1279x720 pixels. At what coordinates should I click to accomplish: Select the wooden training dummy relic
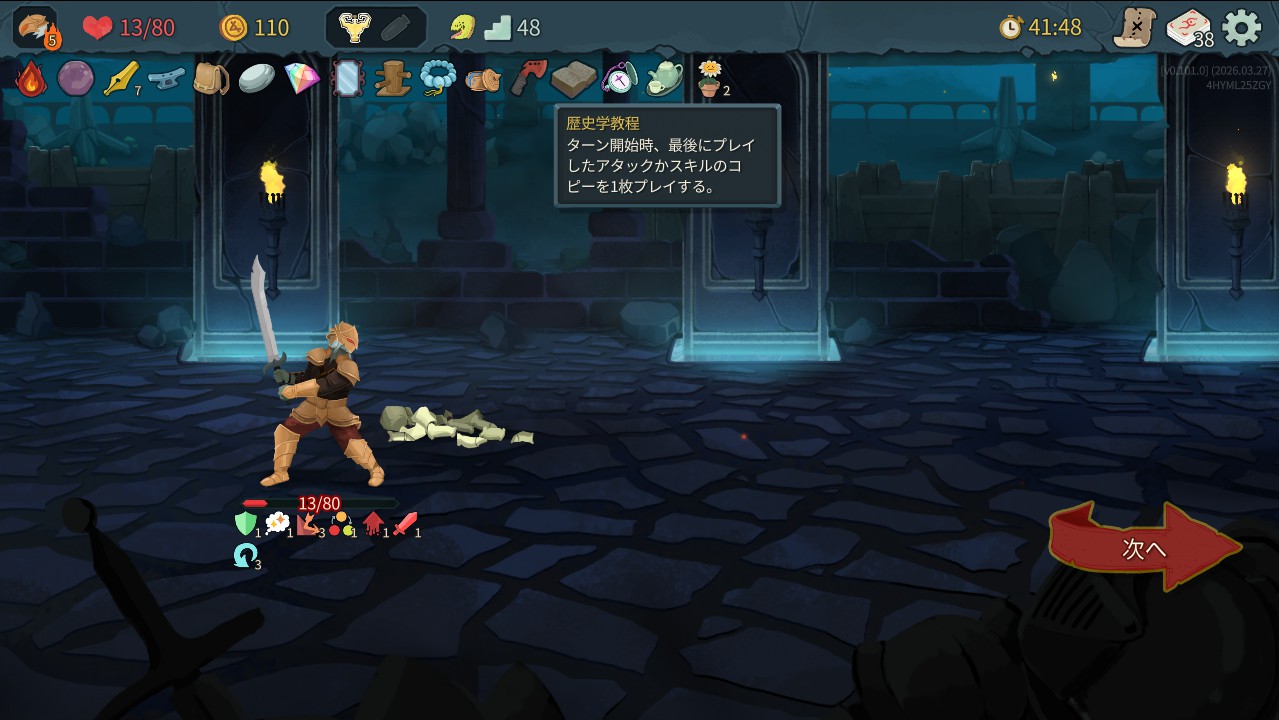click(392, 78)
